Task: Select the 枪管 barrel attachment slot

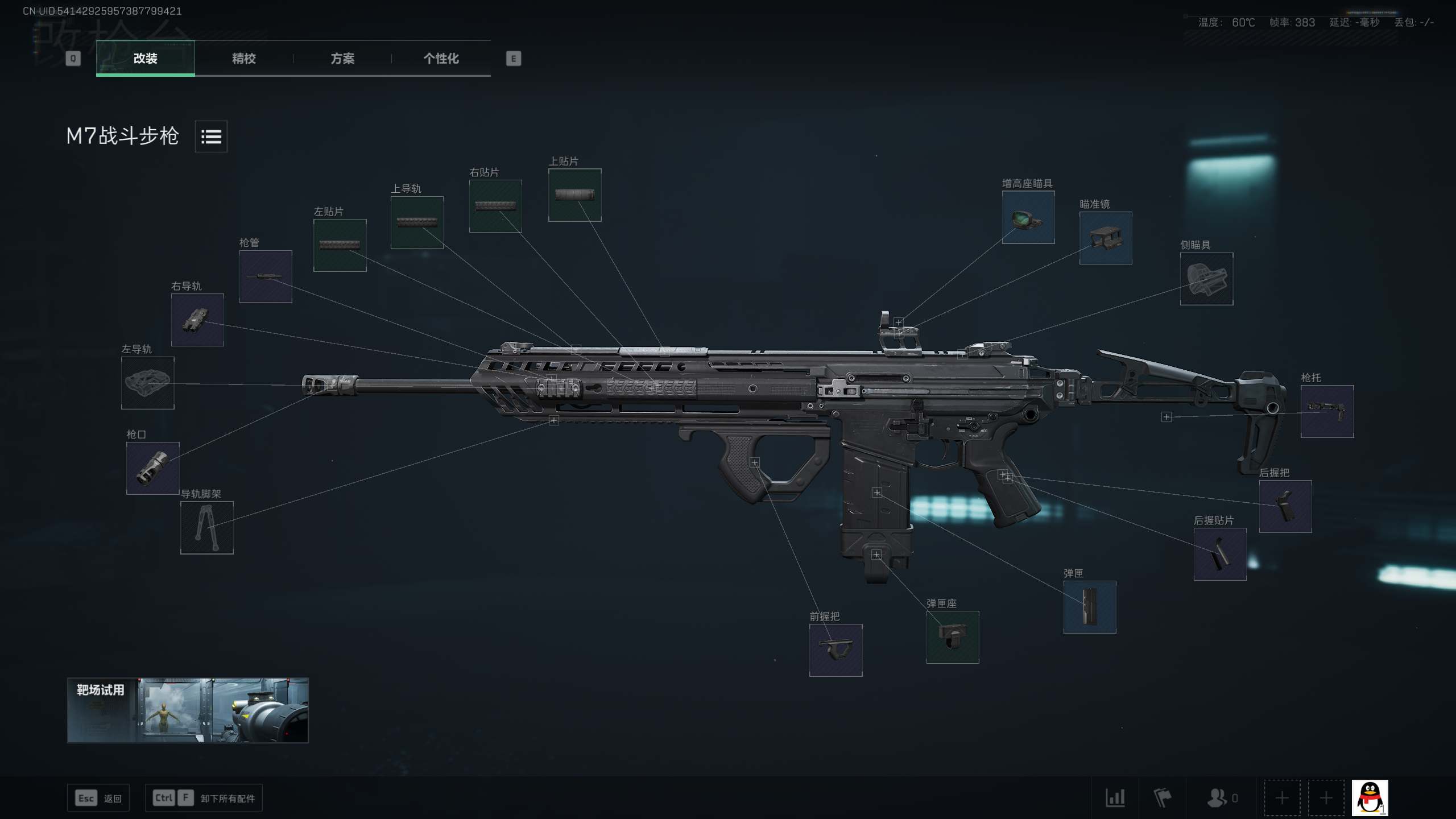Action: 266,276
